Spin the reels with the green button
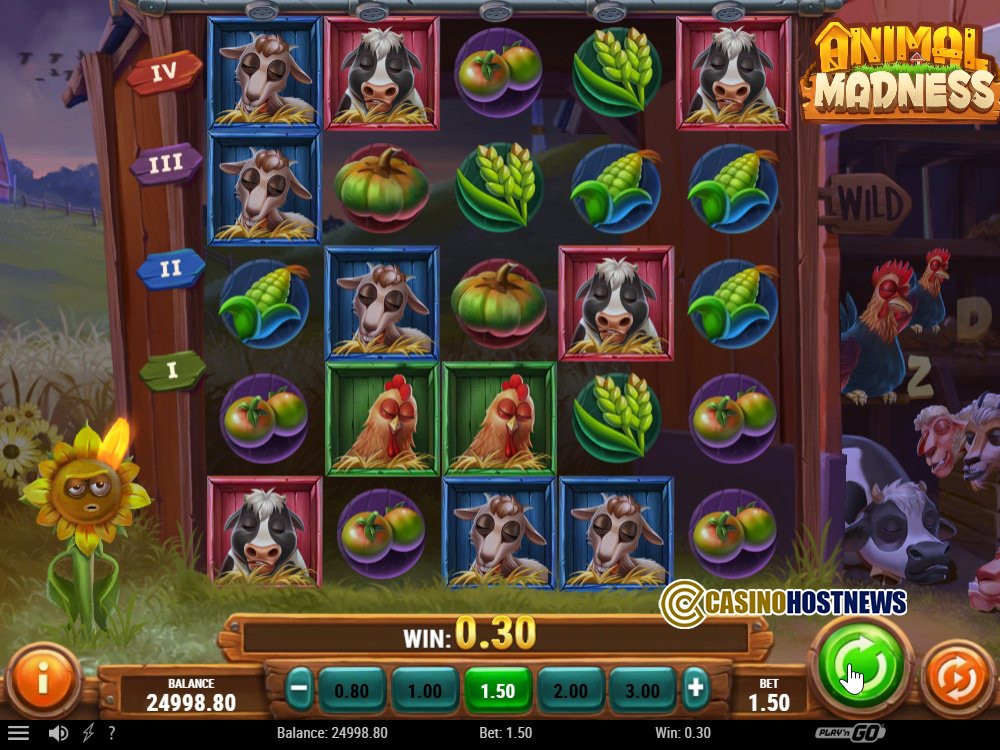 [x=861, y=666]
